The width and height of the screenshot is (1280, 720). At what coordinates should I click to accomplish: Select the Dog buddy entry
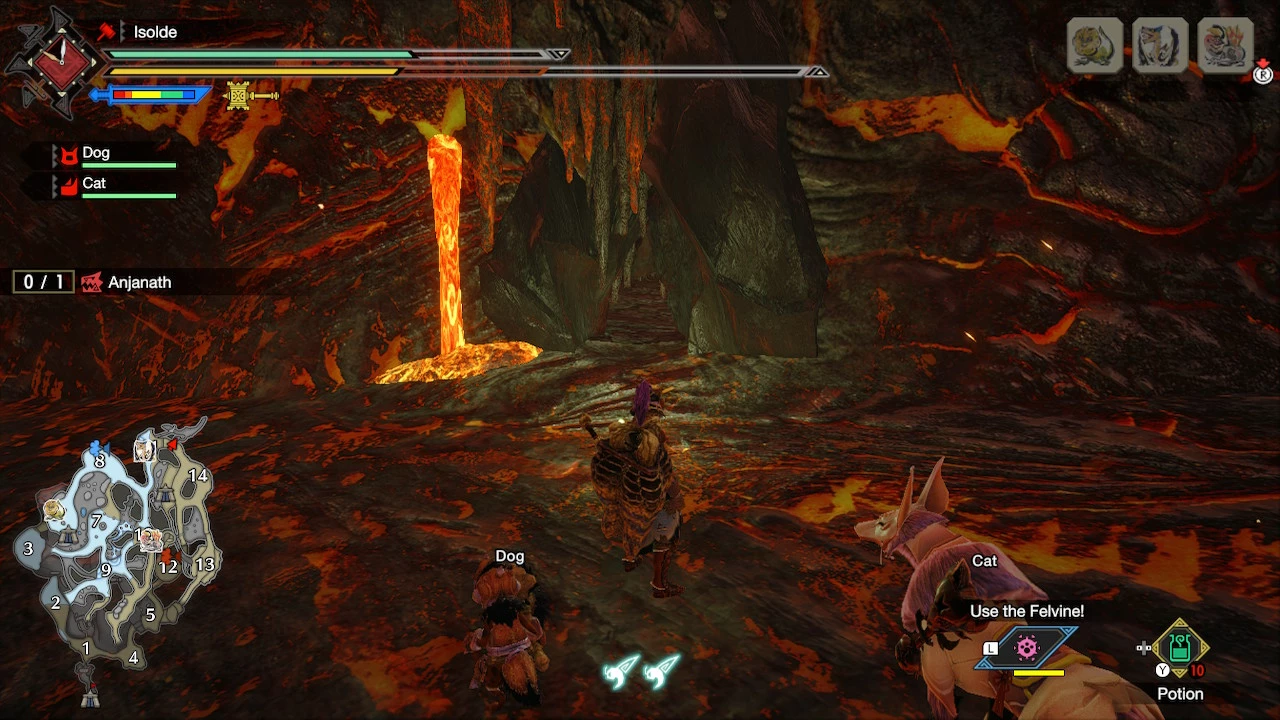coord(114,155)
